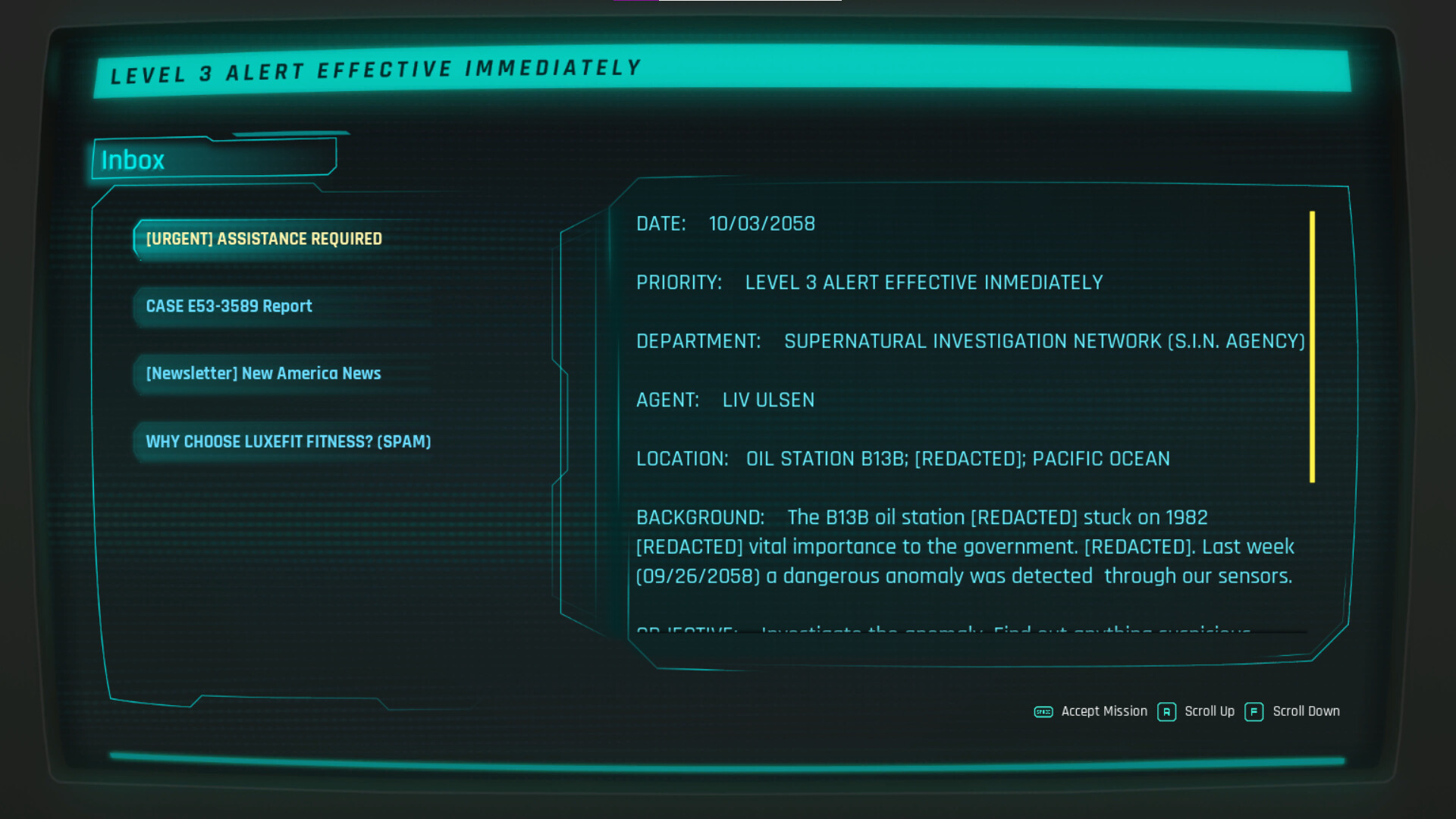
Task: Open the CASE E53-3589 Report email
Action: click(229, 306)
